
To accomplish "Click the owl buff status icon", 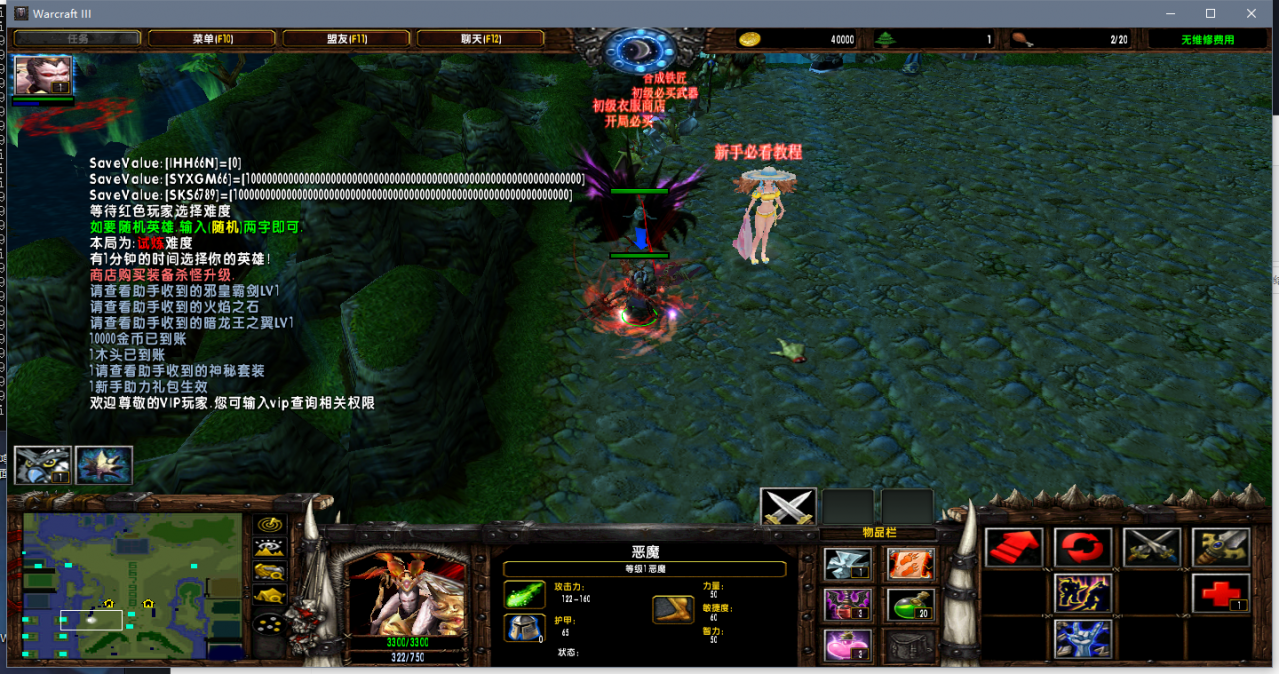I will coord(43,465).
